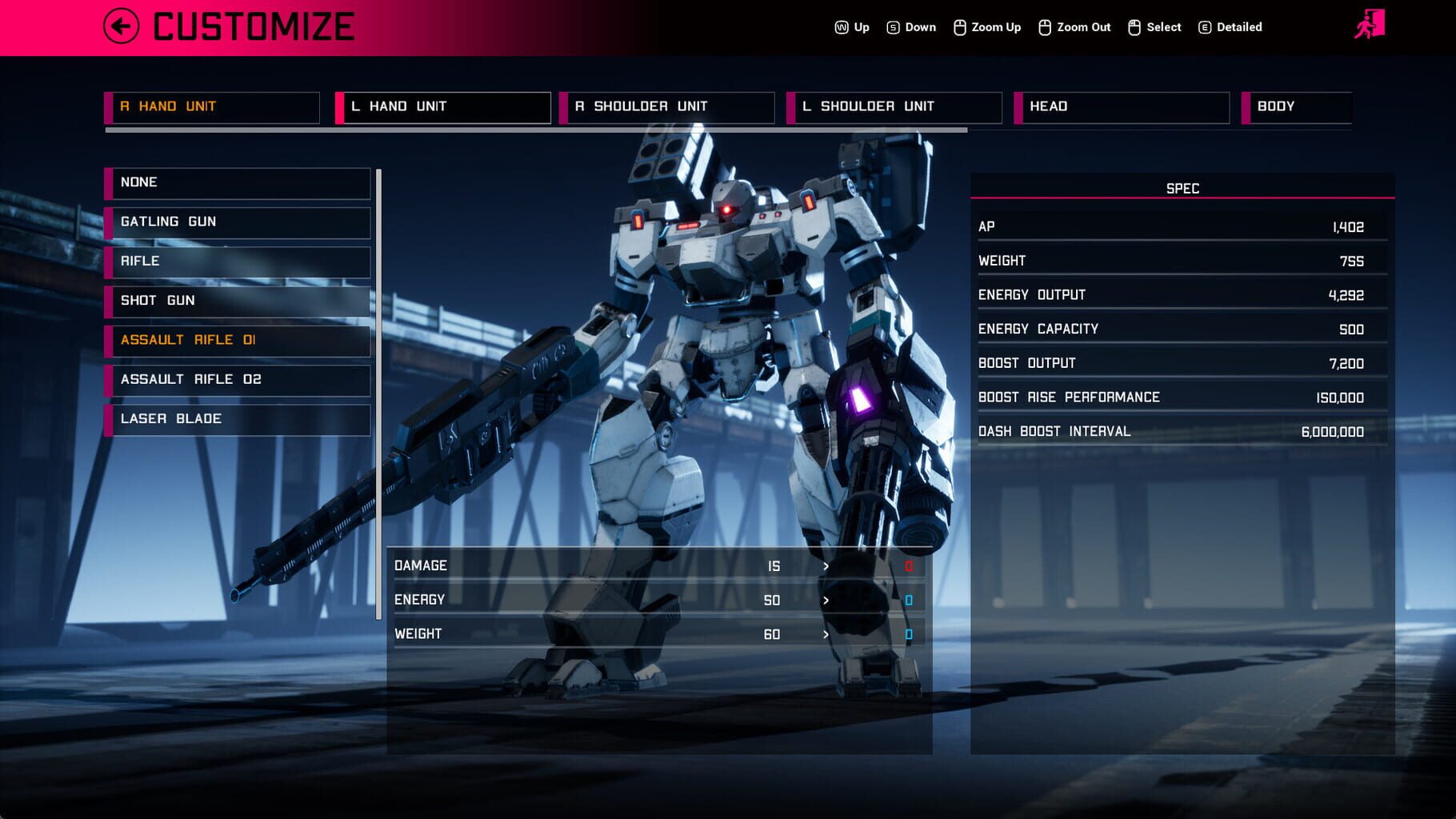
Task: Expand the Energy stat comparison chevron
Action: pos(826,600)
